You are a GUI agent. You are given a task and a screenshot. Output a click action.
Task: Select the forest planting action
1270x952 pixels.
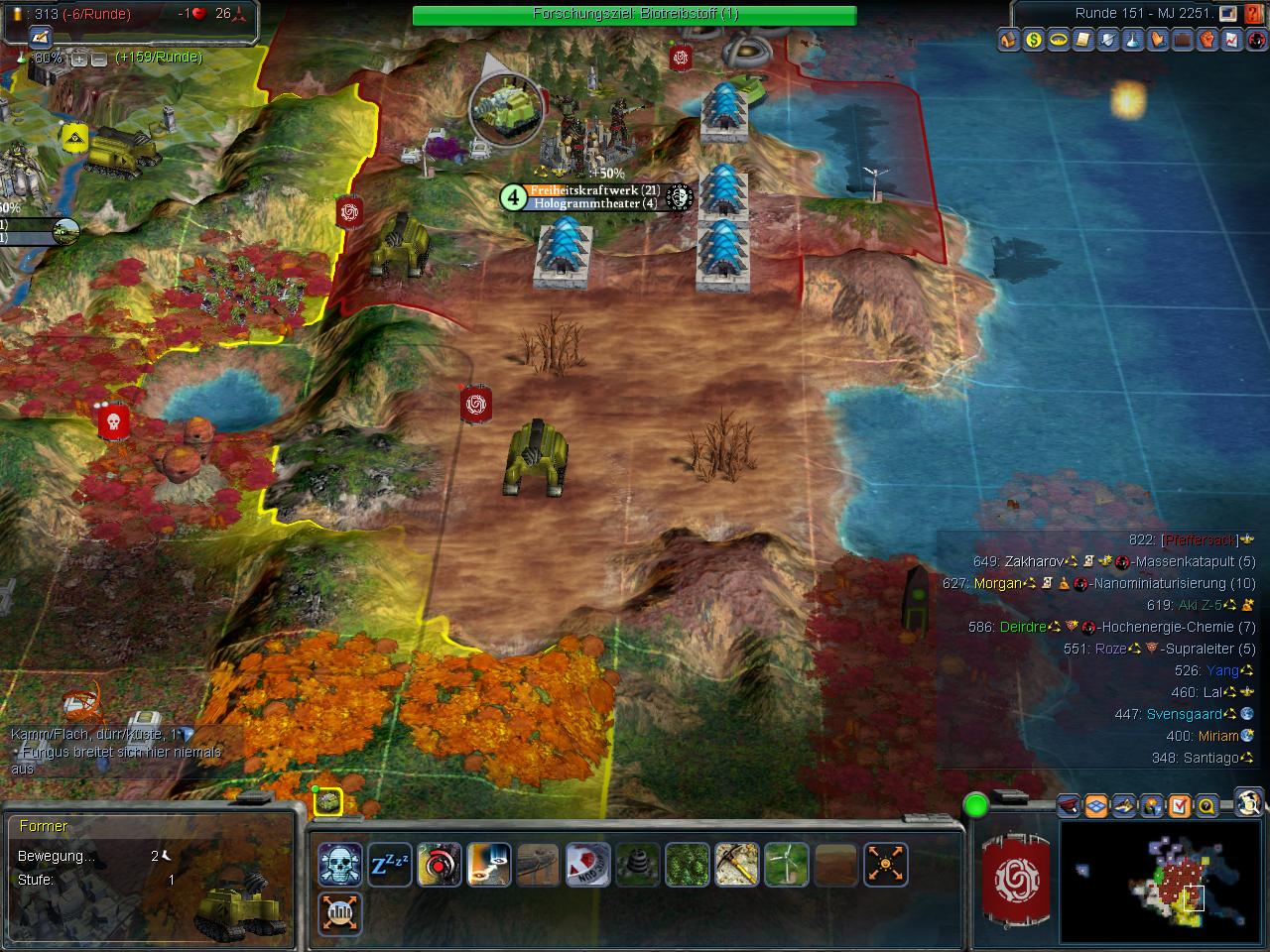(x=687, y=865)
